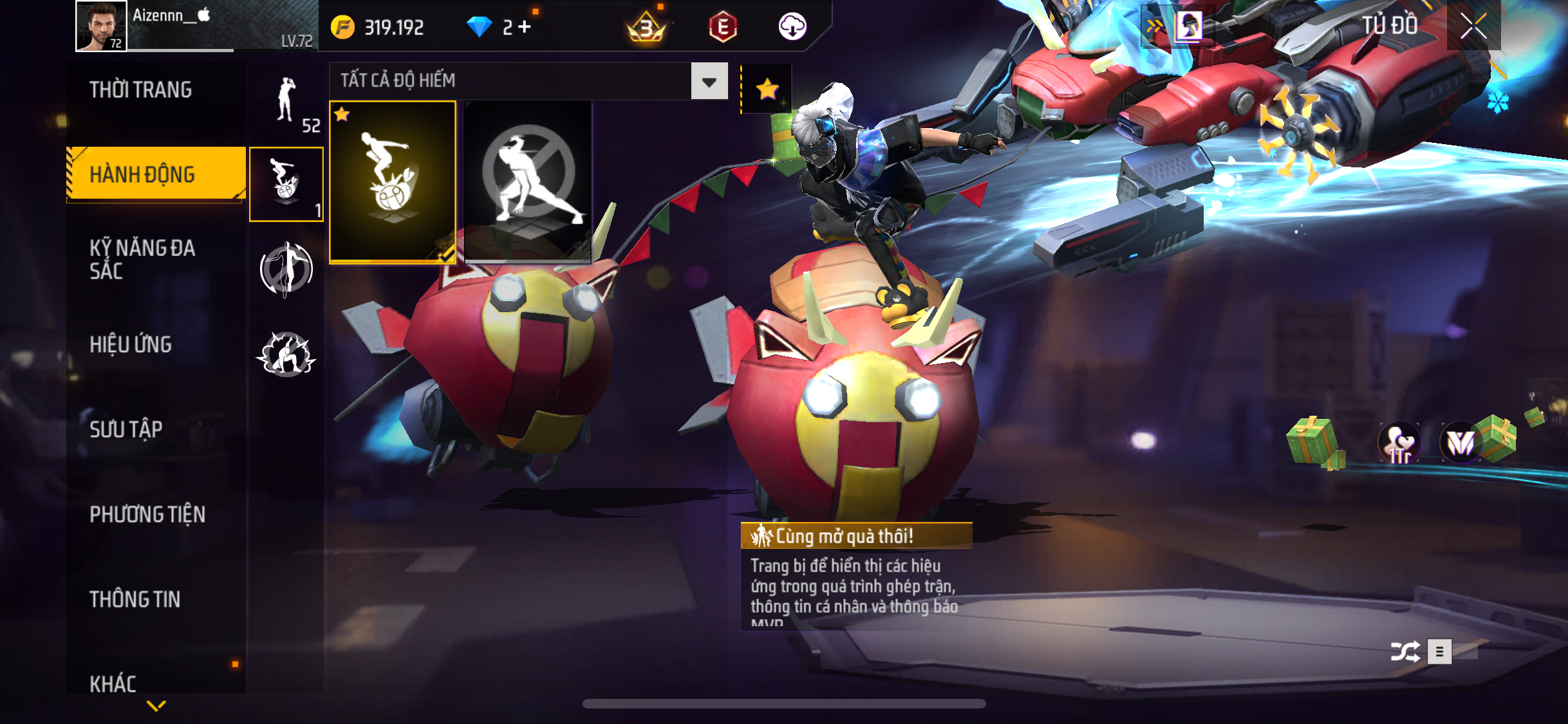Go to the Sưu Tập section
Image resolution: width=1568 pixels, height=724 pixels.
[x=126, y=429]
